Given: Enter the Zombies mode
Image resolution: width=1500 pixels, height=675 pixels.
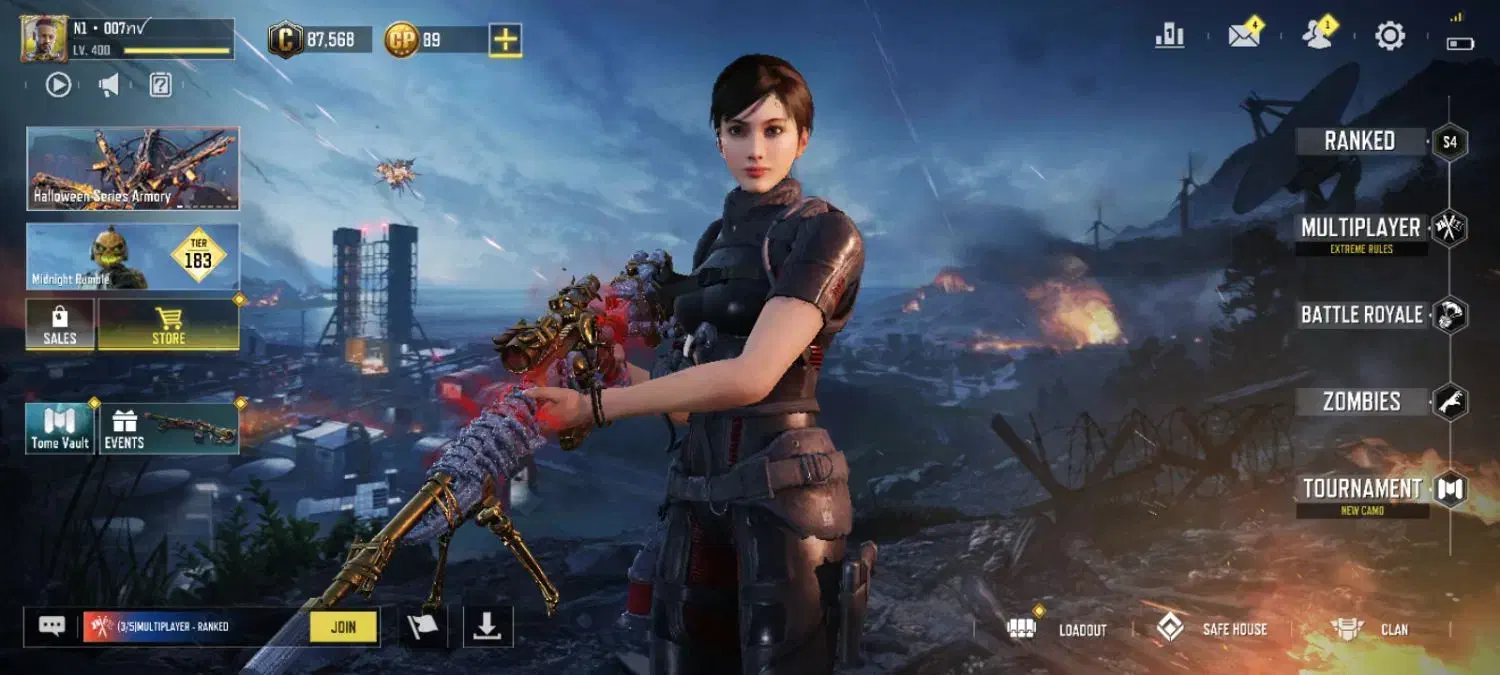Looking at the screenshot, I should 1362,402.
